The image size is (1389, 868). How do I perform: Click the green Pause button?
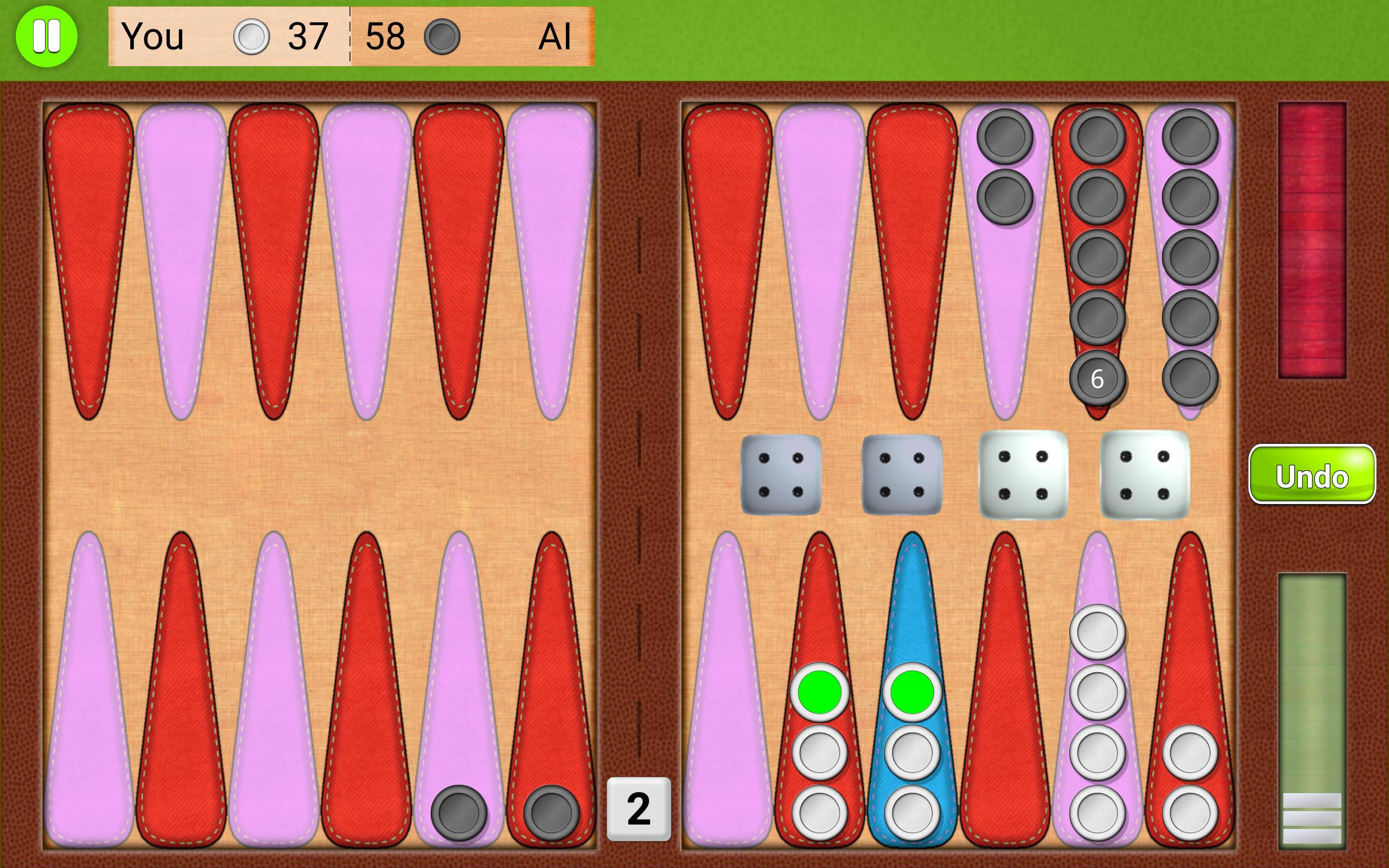(x=48, y=37)
